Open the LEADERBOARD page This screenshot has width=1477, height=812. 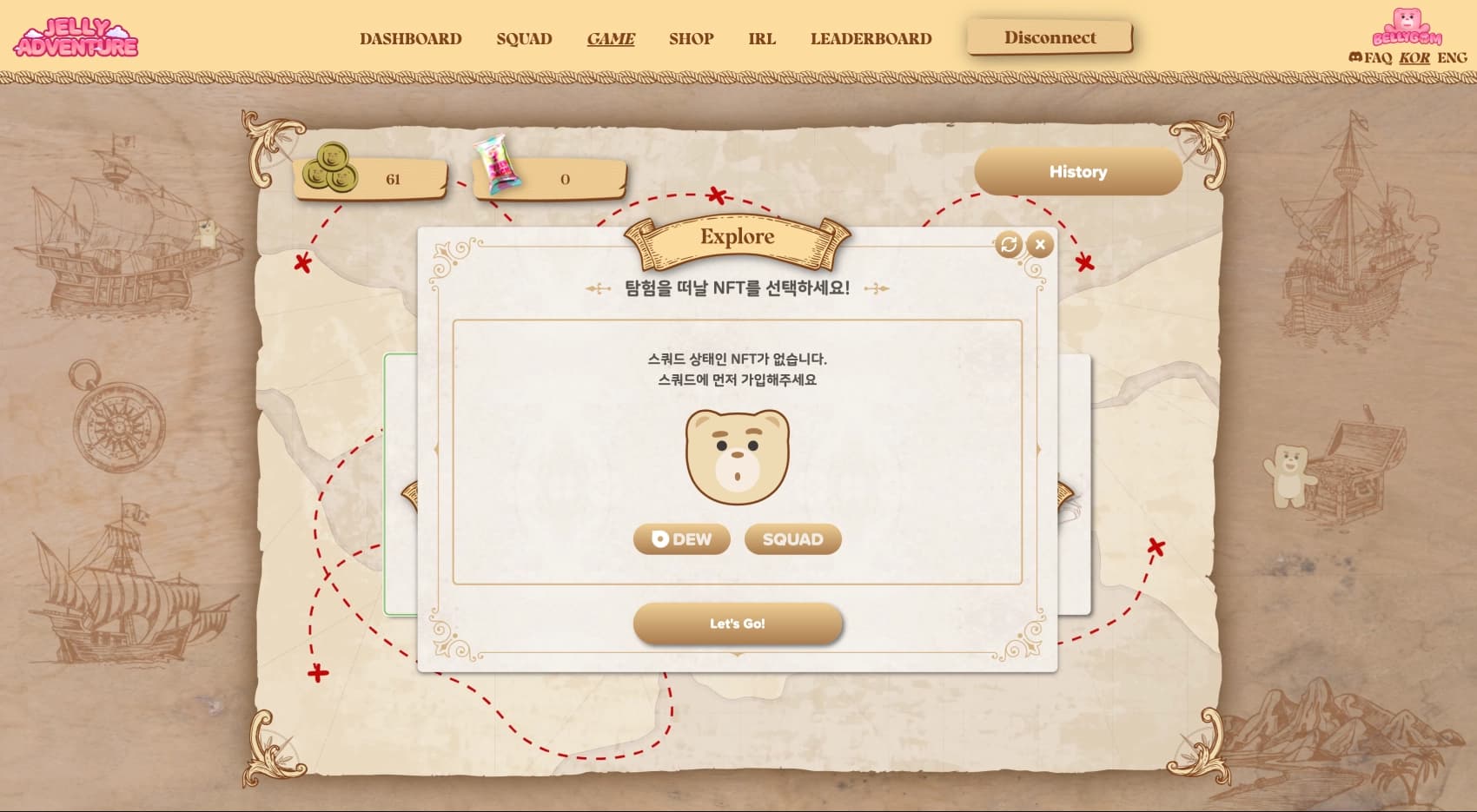pyautogui.click(x=871, y=38)
